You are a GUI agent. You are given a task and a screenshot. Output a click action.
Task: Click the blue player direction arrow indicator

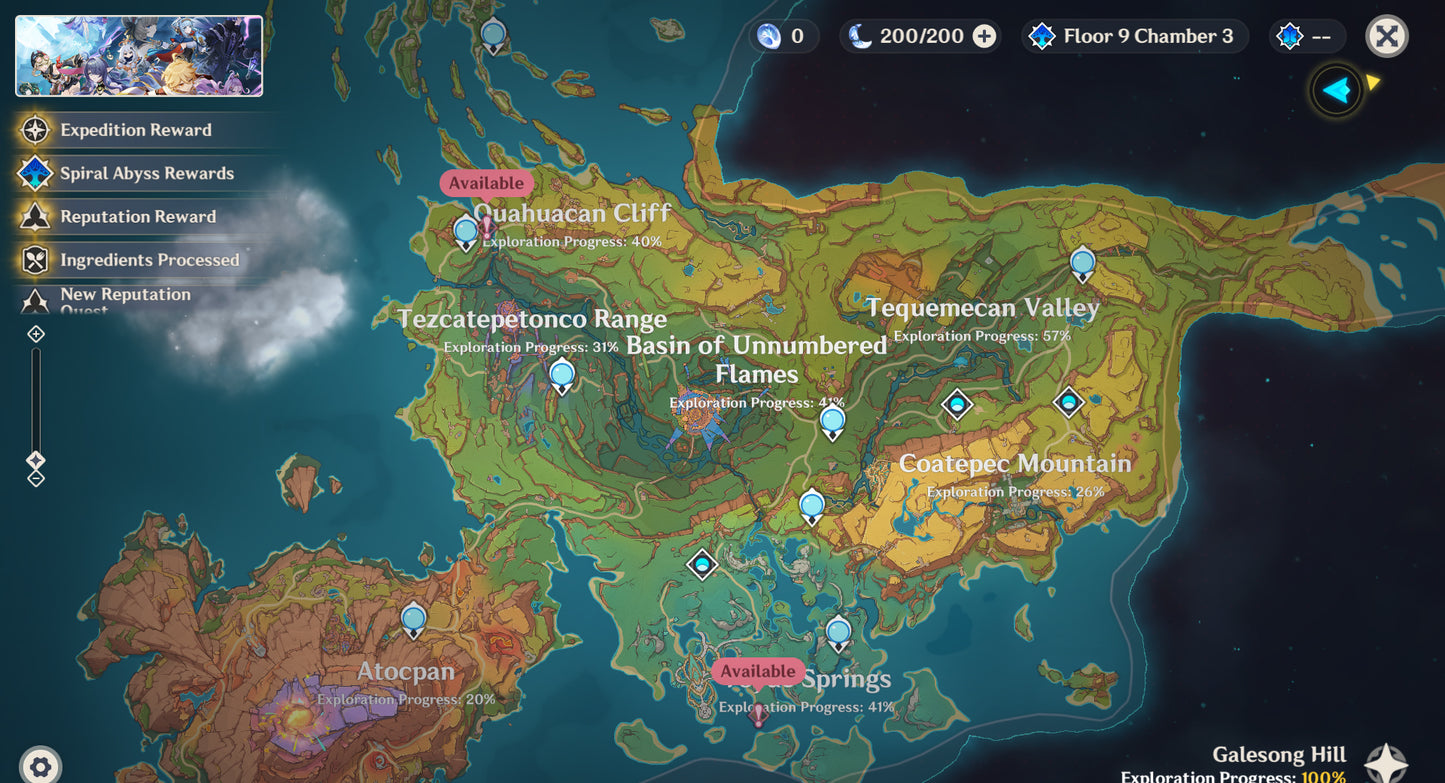pos(1337,91)
